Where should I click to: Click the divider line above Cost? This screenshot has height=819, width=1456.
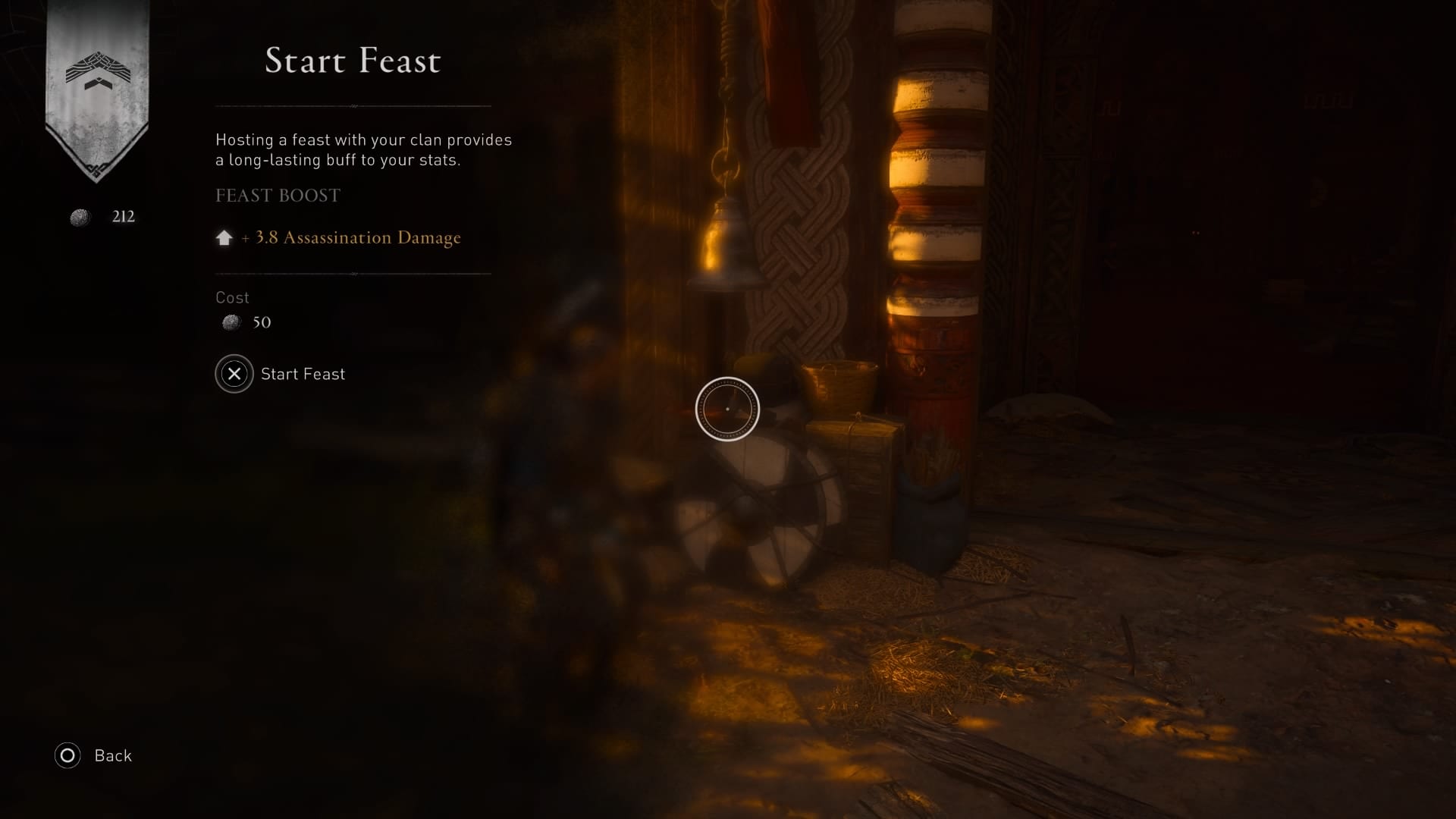click(x=352, y=275)
